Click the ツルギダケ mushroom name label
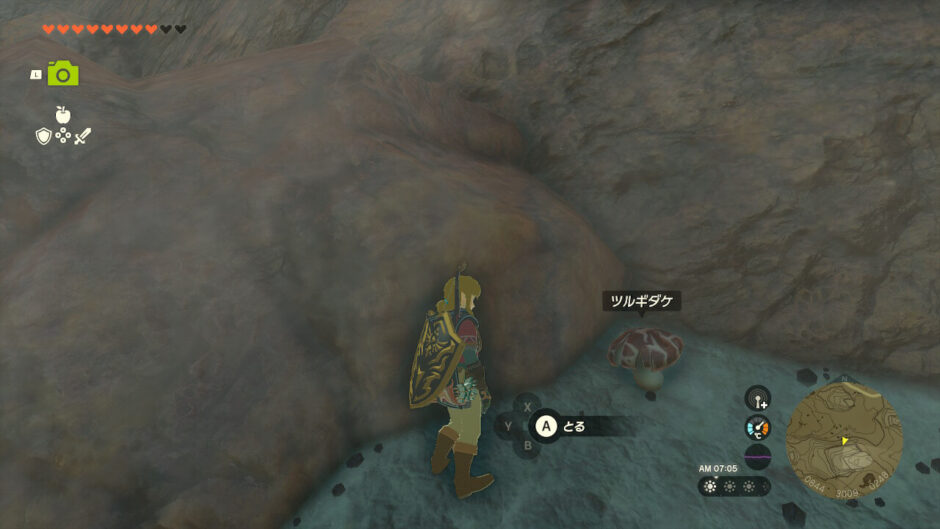Image resolution: width=940 pixels, height=529 pixels. (642, 301)
